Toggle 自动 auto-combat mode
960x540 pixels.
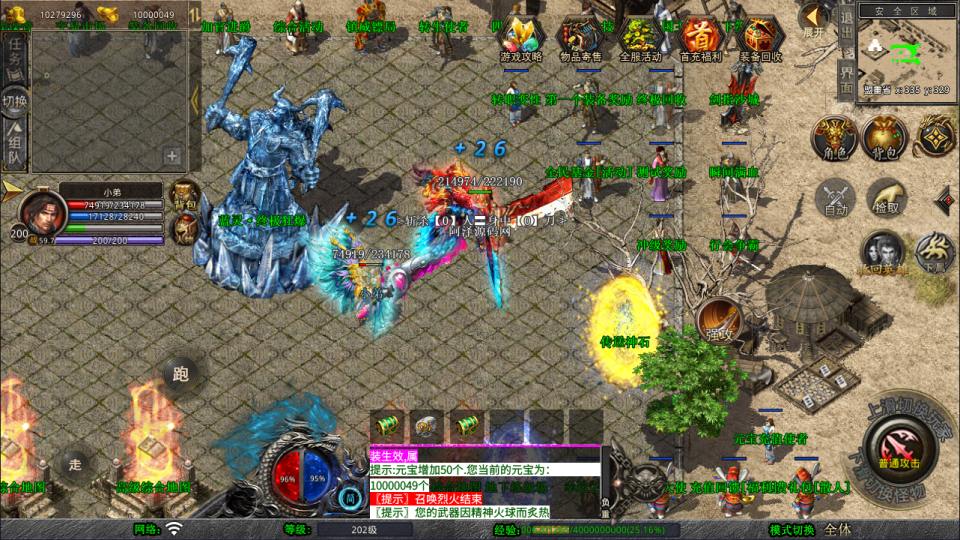point(835,197)
